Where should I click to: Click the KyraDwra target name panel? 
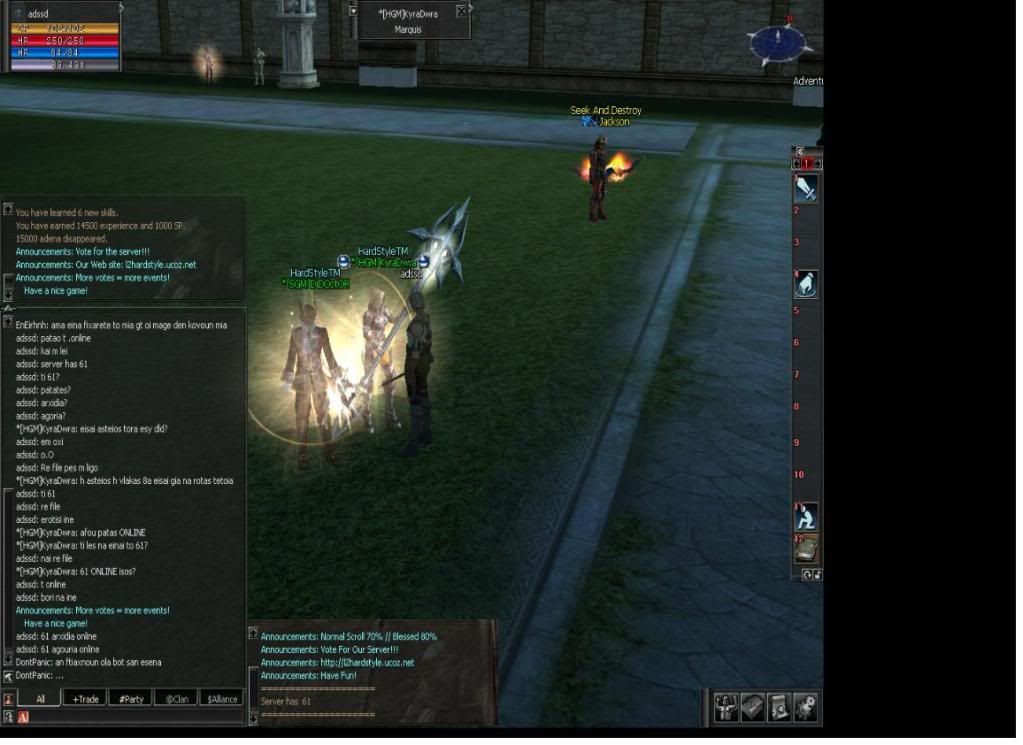tap(409, 21)
